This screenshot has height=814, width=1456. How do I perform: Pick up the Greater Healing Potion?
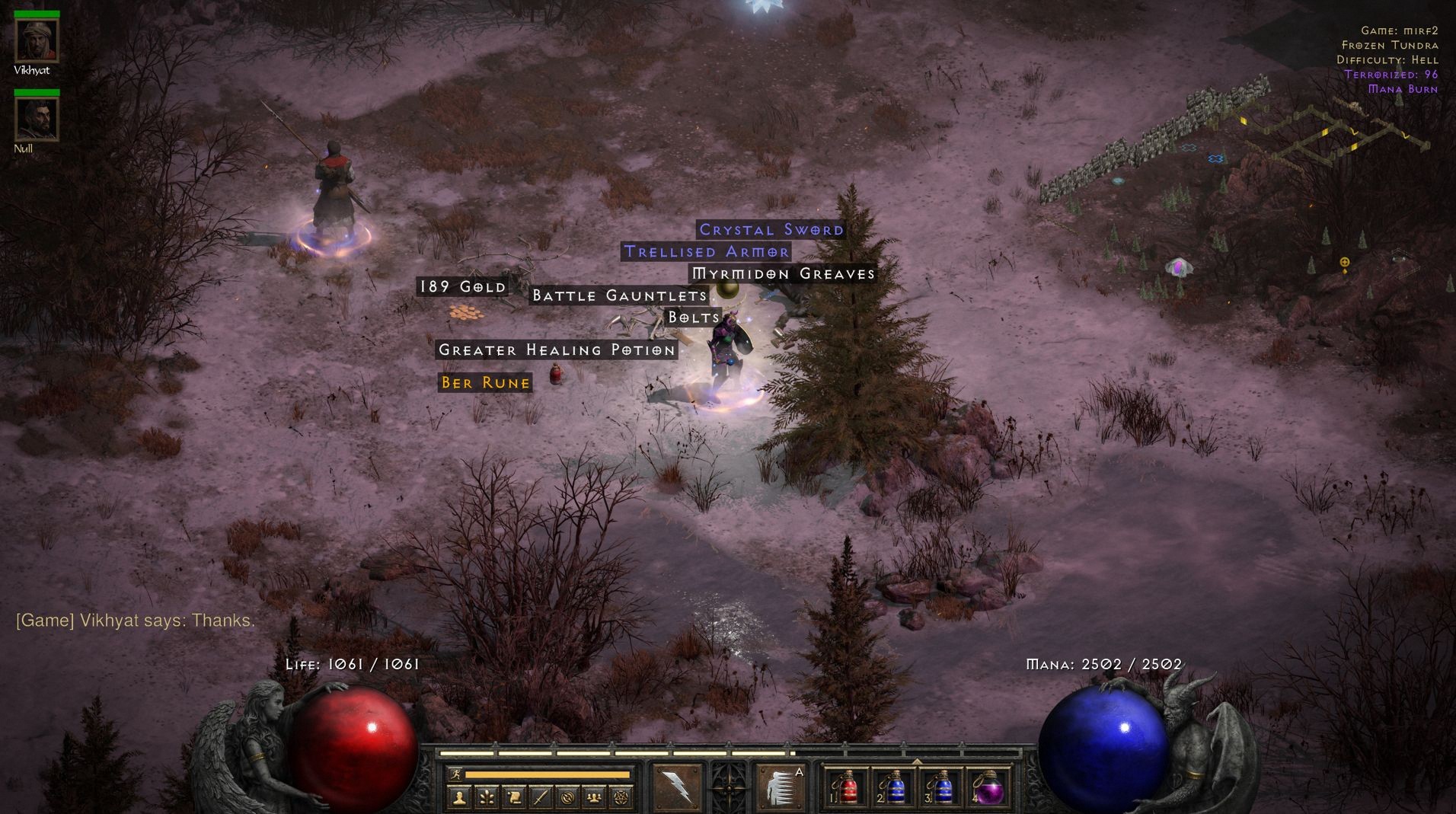[555, 350]
